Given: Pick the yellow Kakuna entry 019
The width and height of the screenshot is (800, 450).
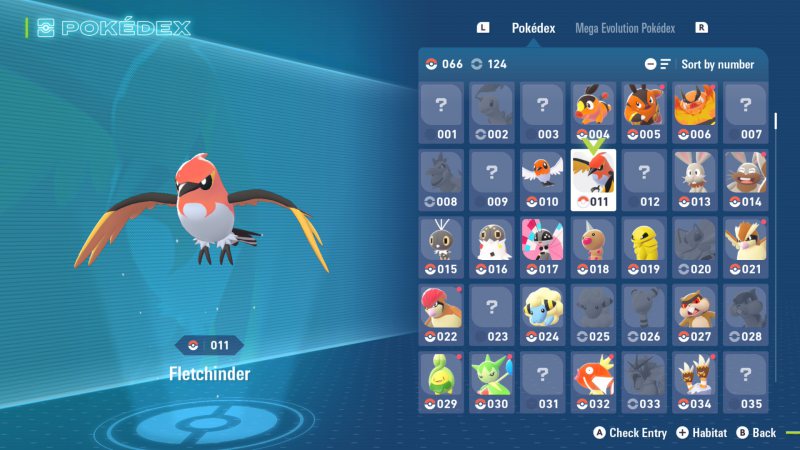Looking at the screenshot, I should (x=644, y=246).
